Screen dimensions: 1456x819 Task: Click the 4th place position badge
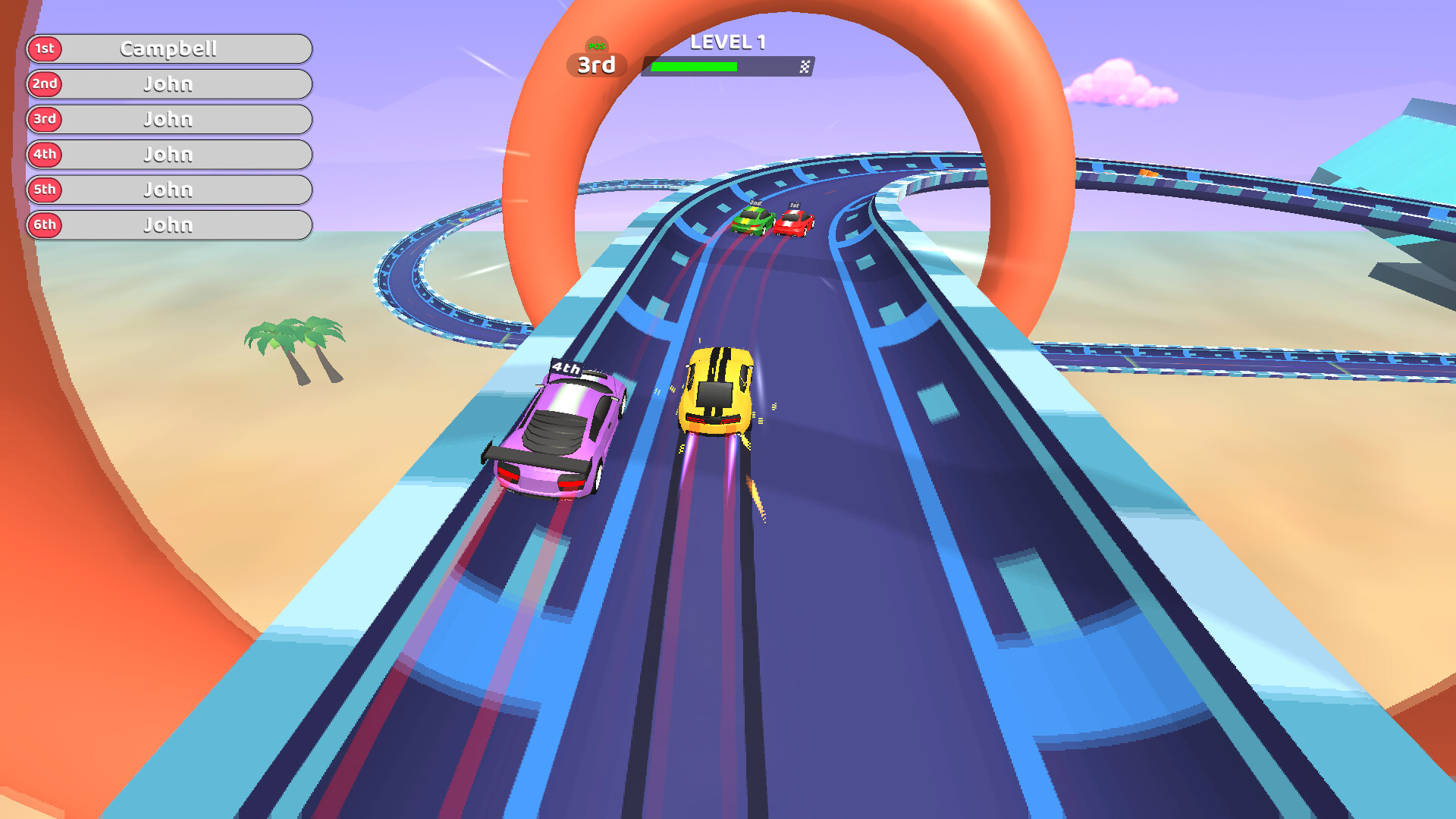point(44,154)
